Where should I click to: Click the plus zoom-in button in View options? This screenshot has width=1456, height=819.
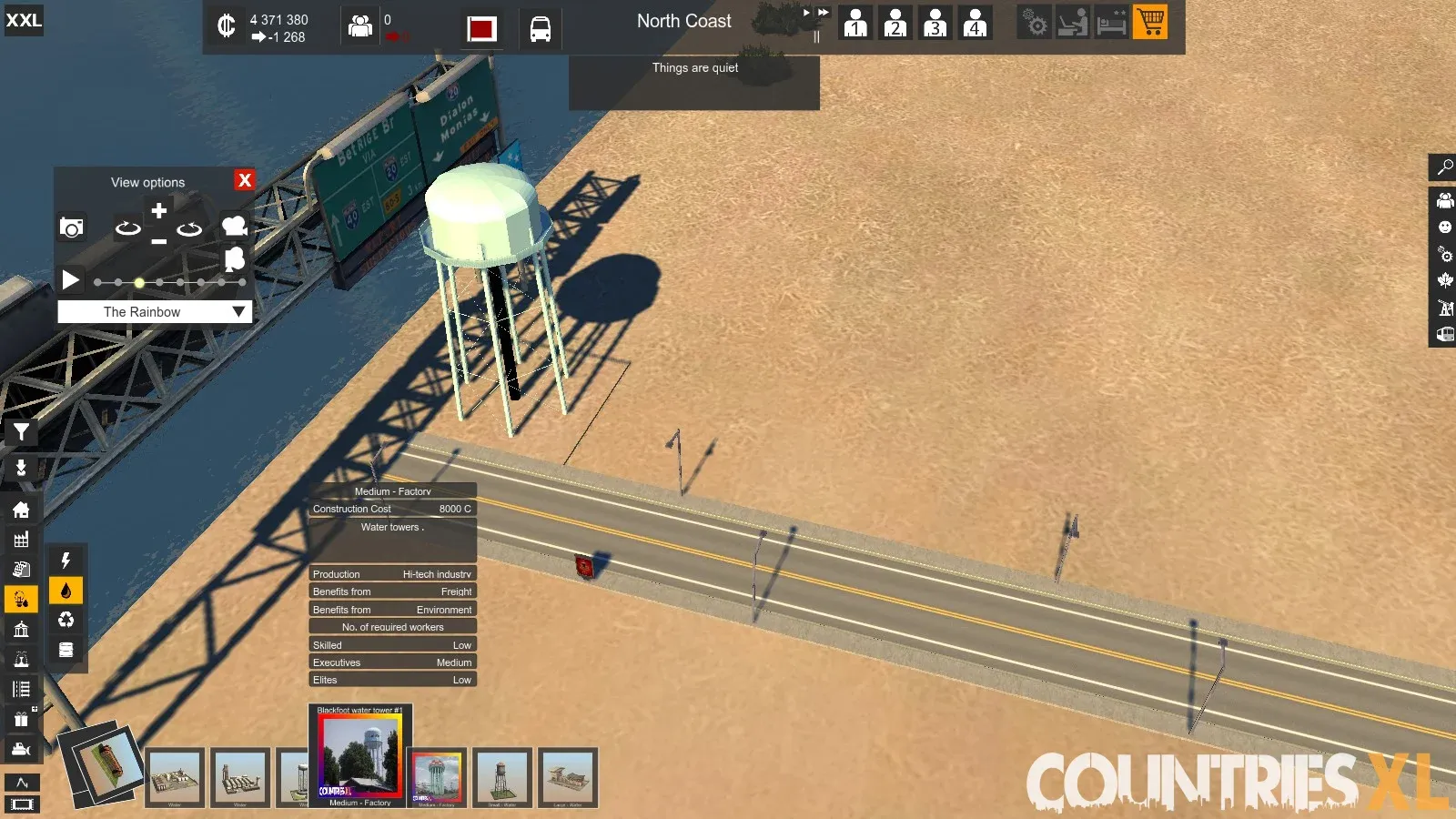point(158,211)
